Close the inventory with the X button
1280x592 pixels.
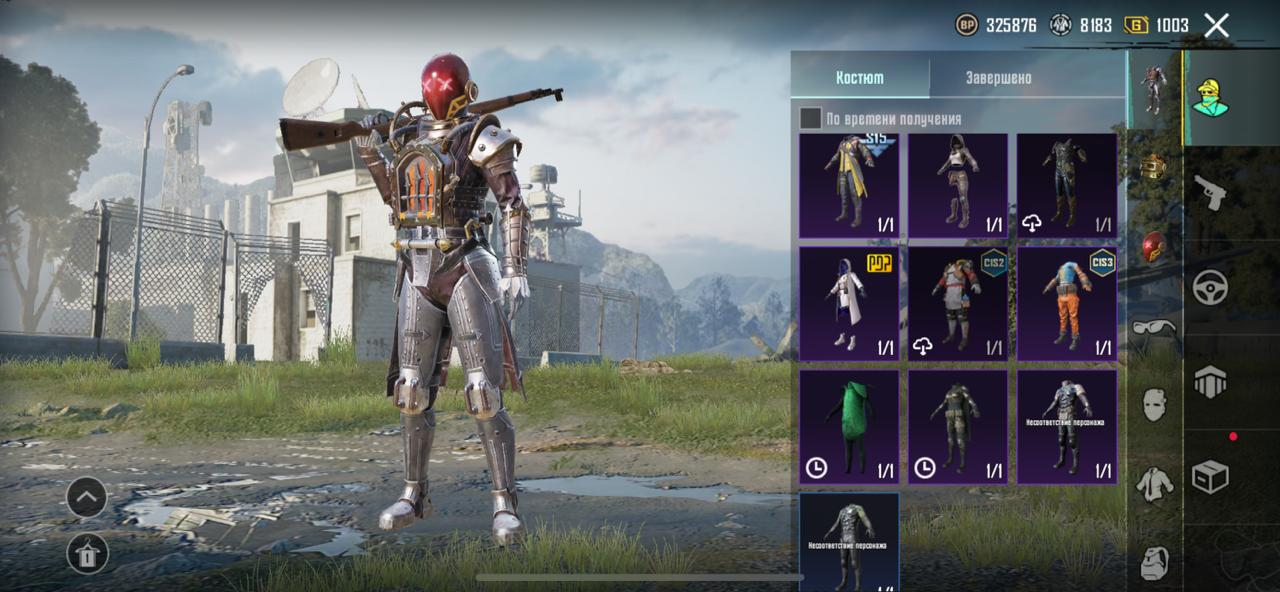pos(1216,26)
